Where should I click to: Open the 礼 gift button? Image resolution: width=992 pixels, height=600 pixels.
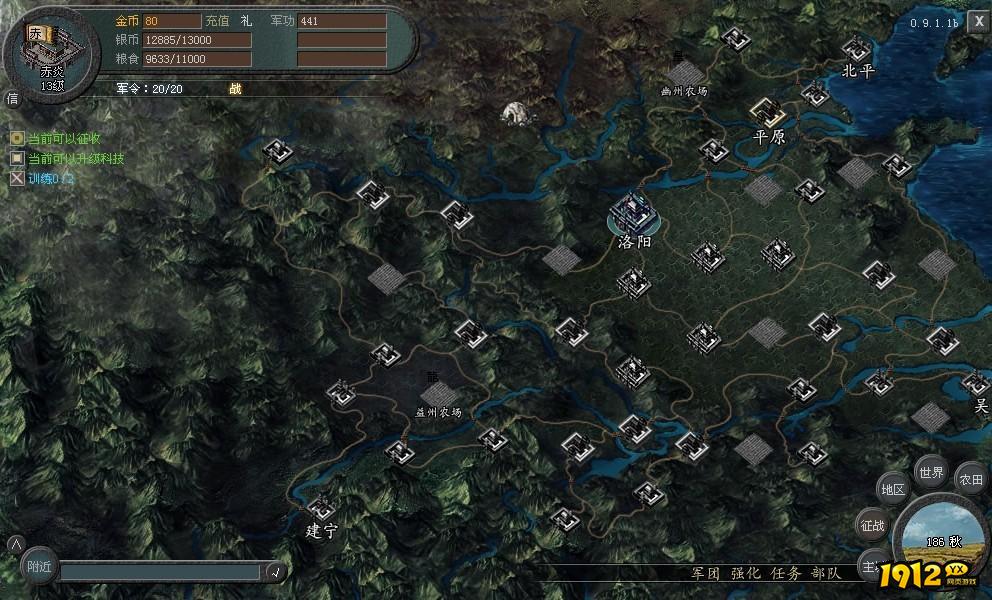click(x=246, y=21)
